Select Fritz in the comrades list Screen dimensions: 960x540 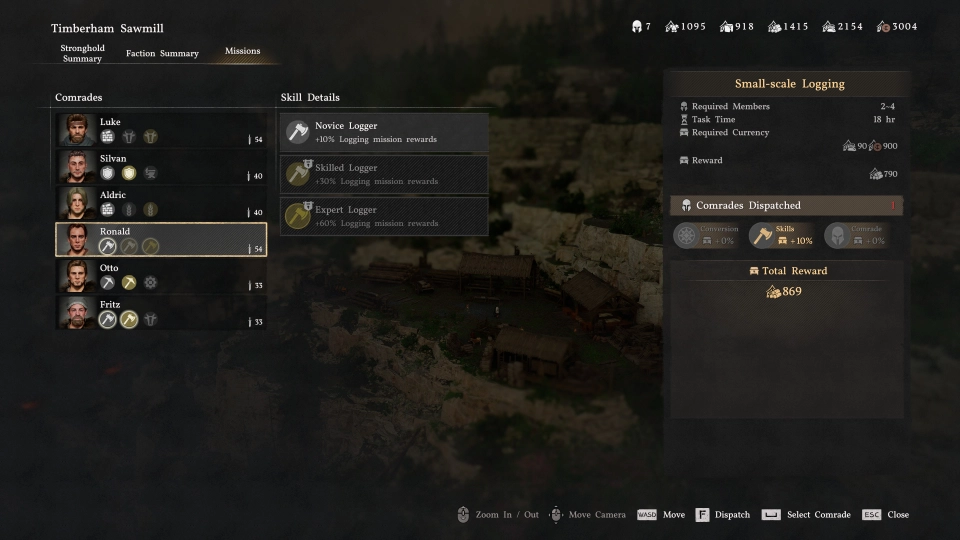pos(161,312)
